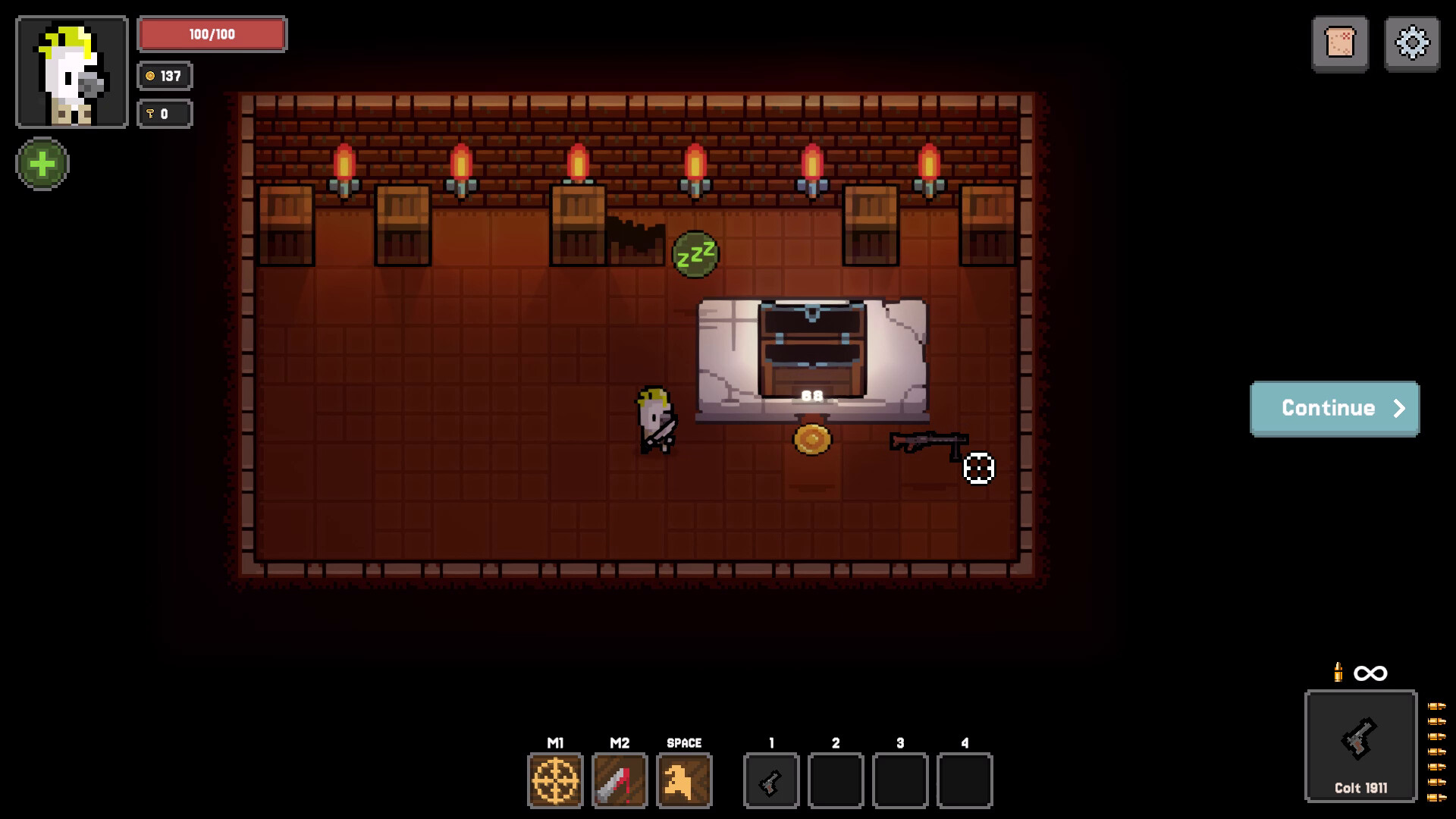Select empty hotbar slot 4
The width and height of the screenshot is (1456, 819).
pos(965,780)
